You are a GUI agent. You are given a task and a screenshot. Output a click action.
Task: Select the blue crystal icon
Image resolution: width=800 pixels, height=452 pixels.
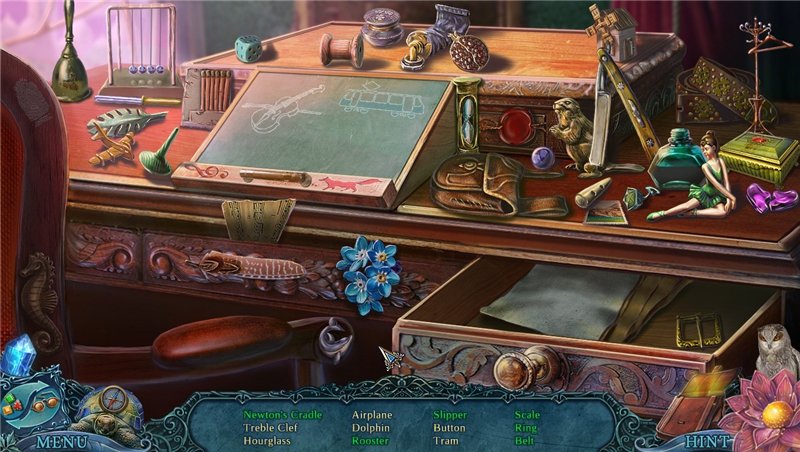[18, 355]
